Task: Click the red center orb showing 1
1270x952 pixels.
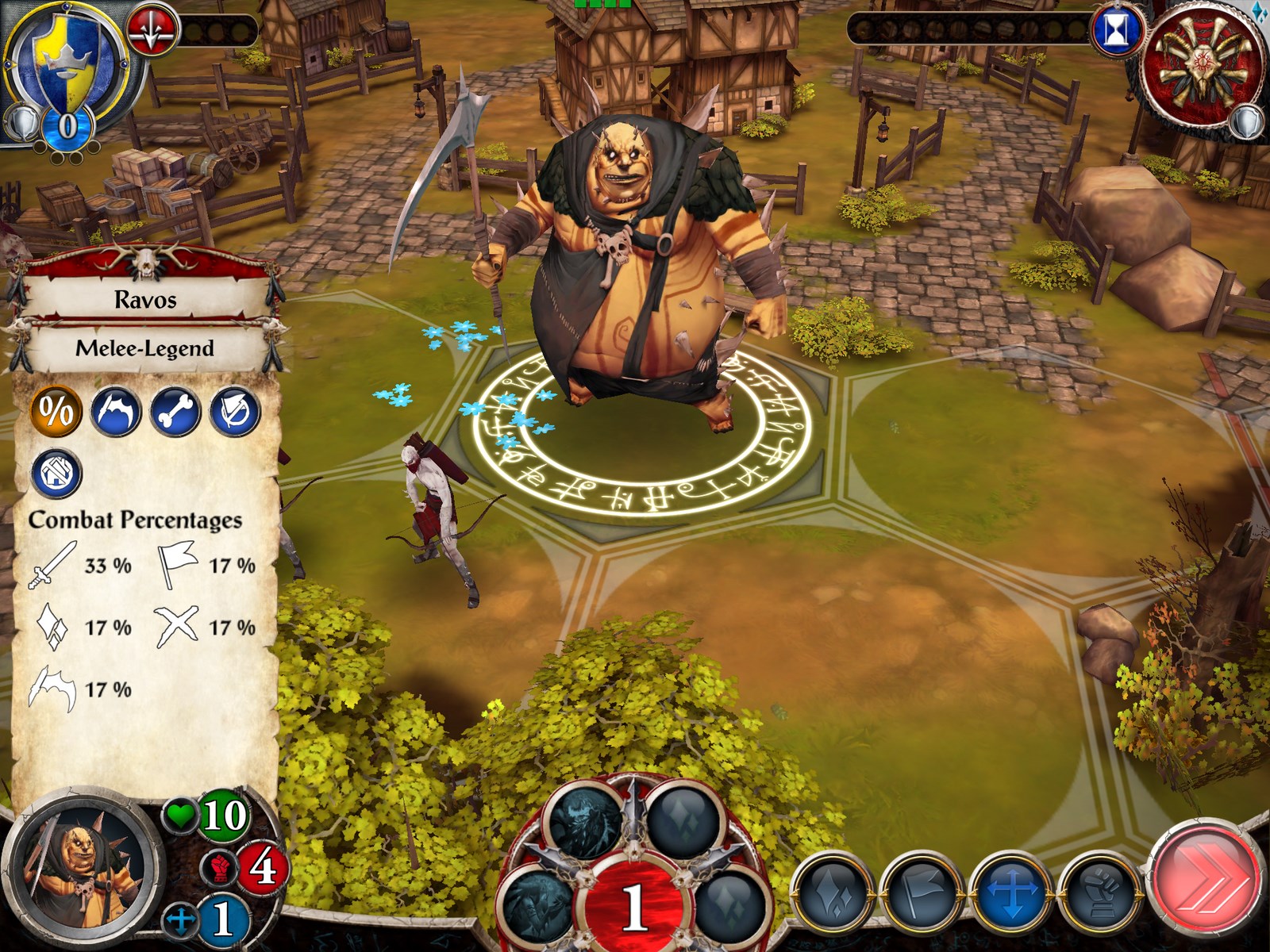Action: (634, 904)
